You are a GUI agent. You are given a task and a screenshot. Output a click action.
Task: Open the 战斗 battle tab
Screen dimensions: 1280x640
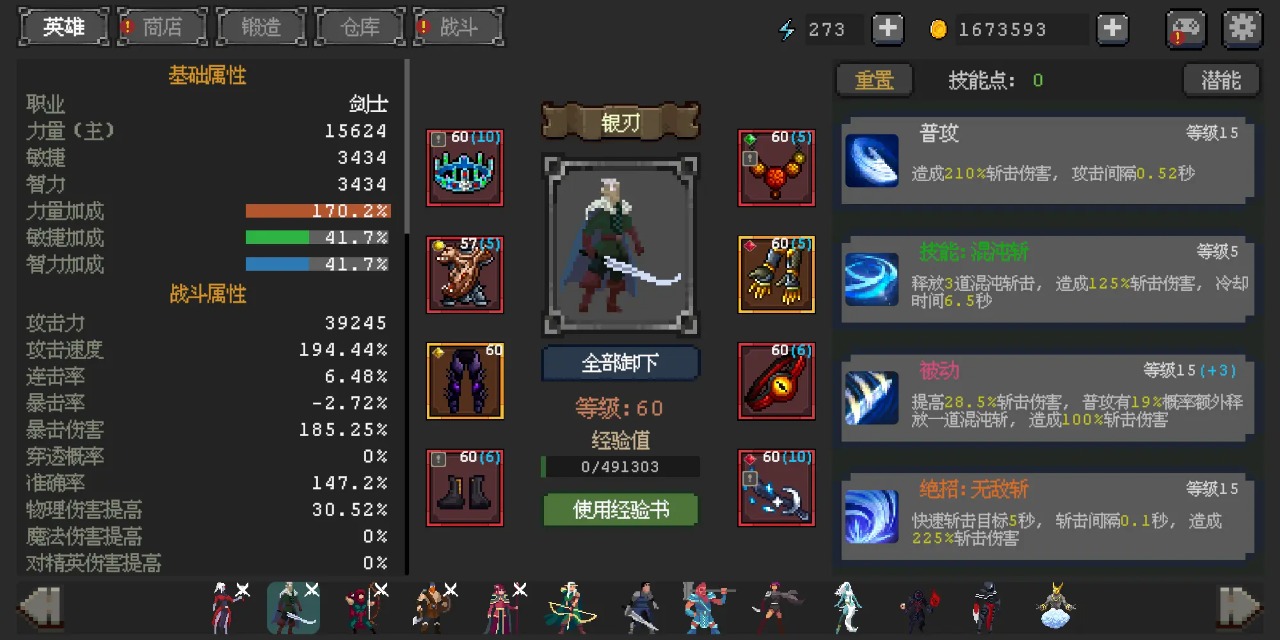click(459, 27)
